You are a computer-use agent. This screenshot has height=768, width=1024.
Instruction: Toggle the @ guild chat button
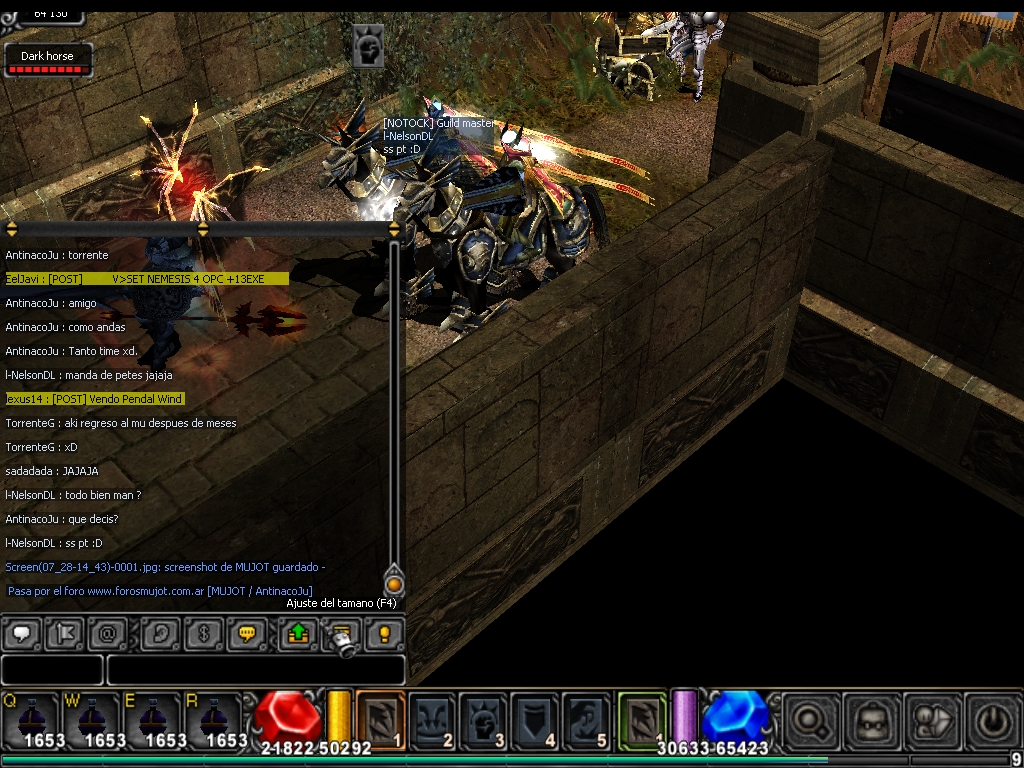click(x=106, y=634)
